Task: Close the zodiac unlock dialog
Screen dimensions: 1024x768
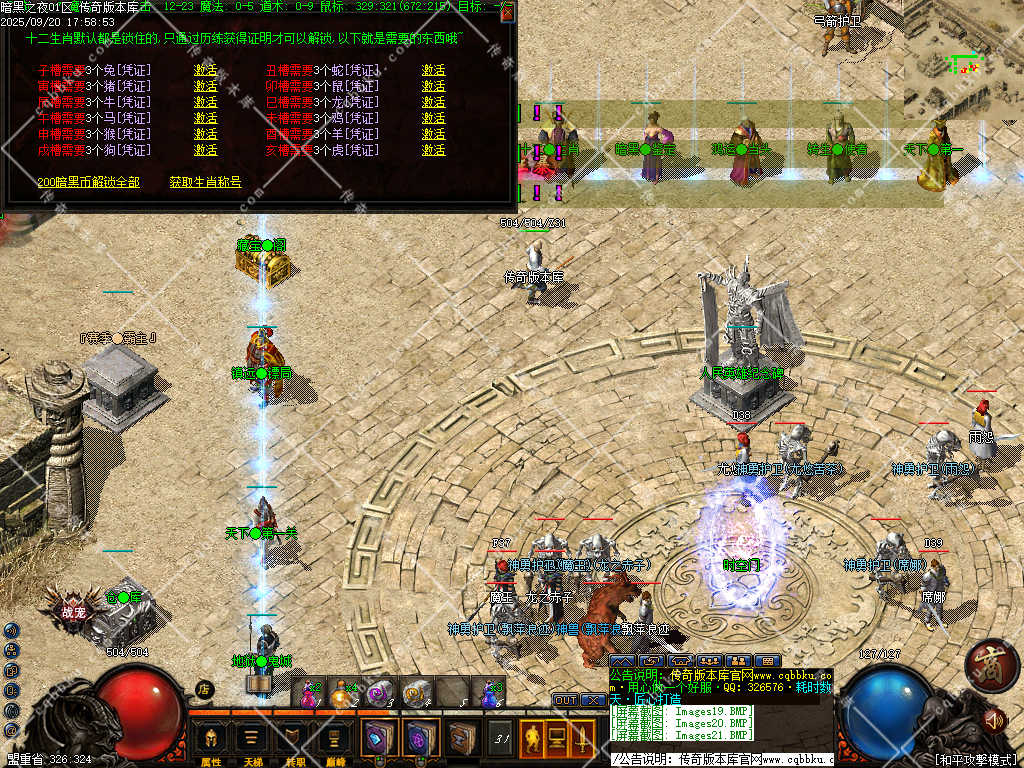Action: 507,11
